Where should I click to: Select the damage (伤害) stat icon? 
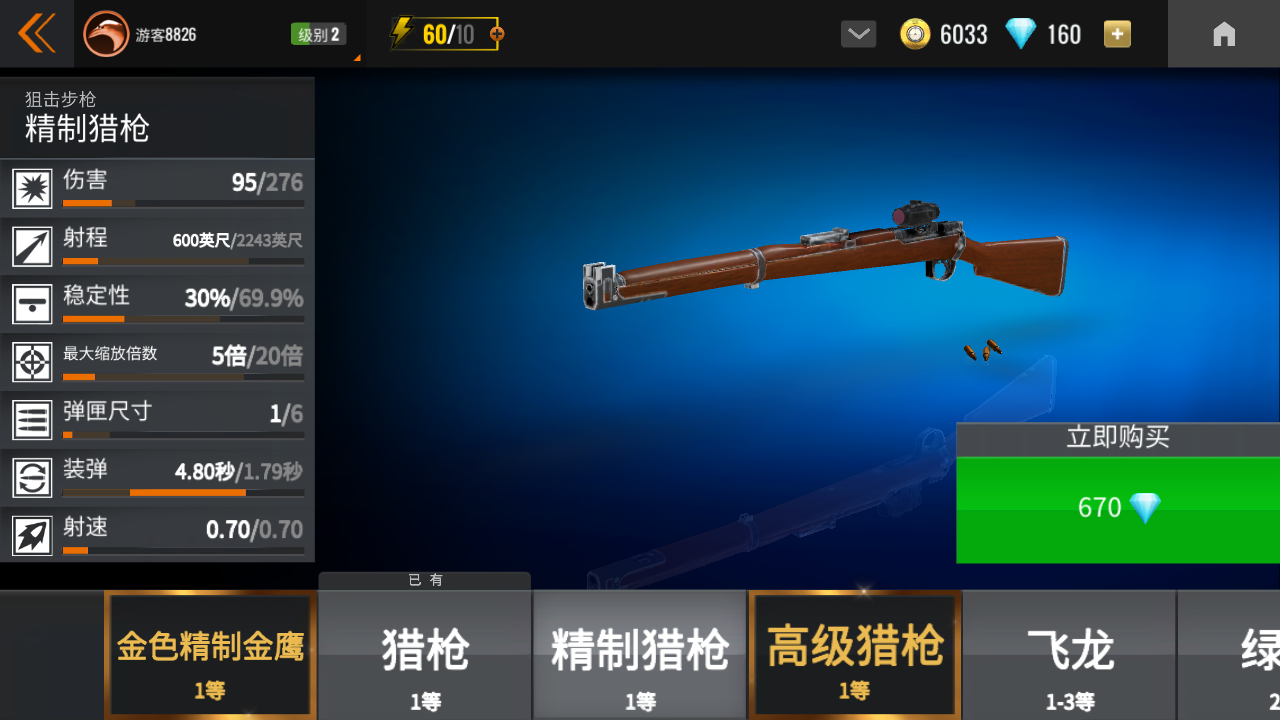33,187
